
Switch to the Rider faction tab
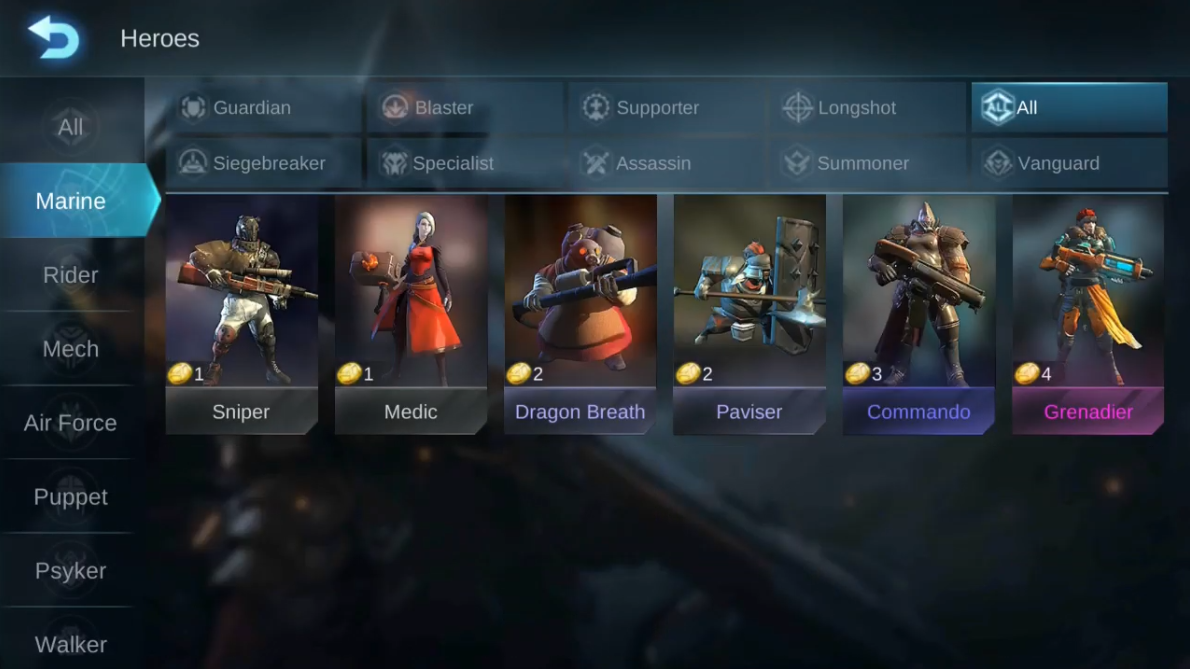click(x=70, y=275)
